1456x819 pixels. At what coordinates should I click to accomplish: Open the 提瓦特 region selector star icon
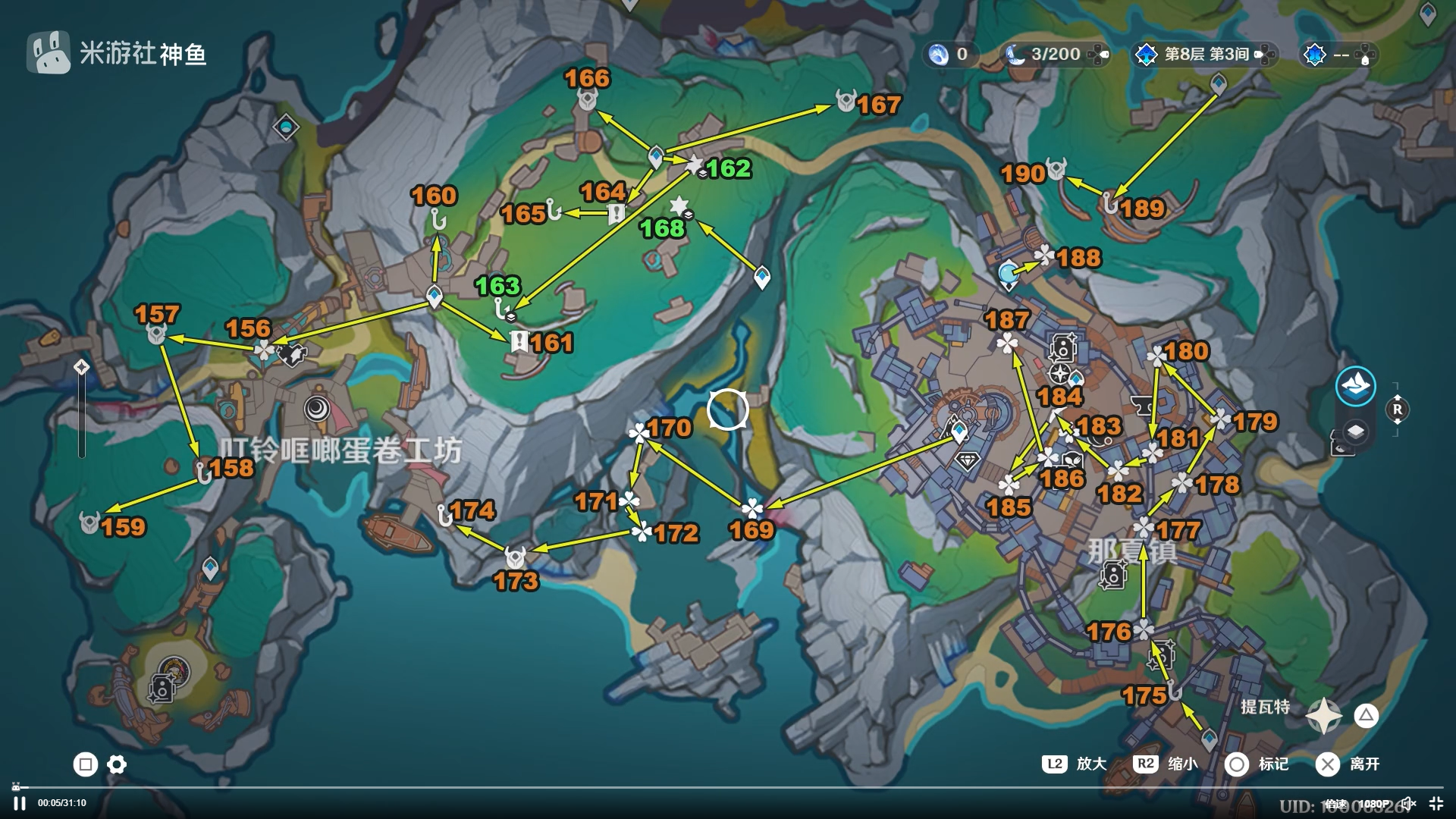click(x=1324, y=715)
